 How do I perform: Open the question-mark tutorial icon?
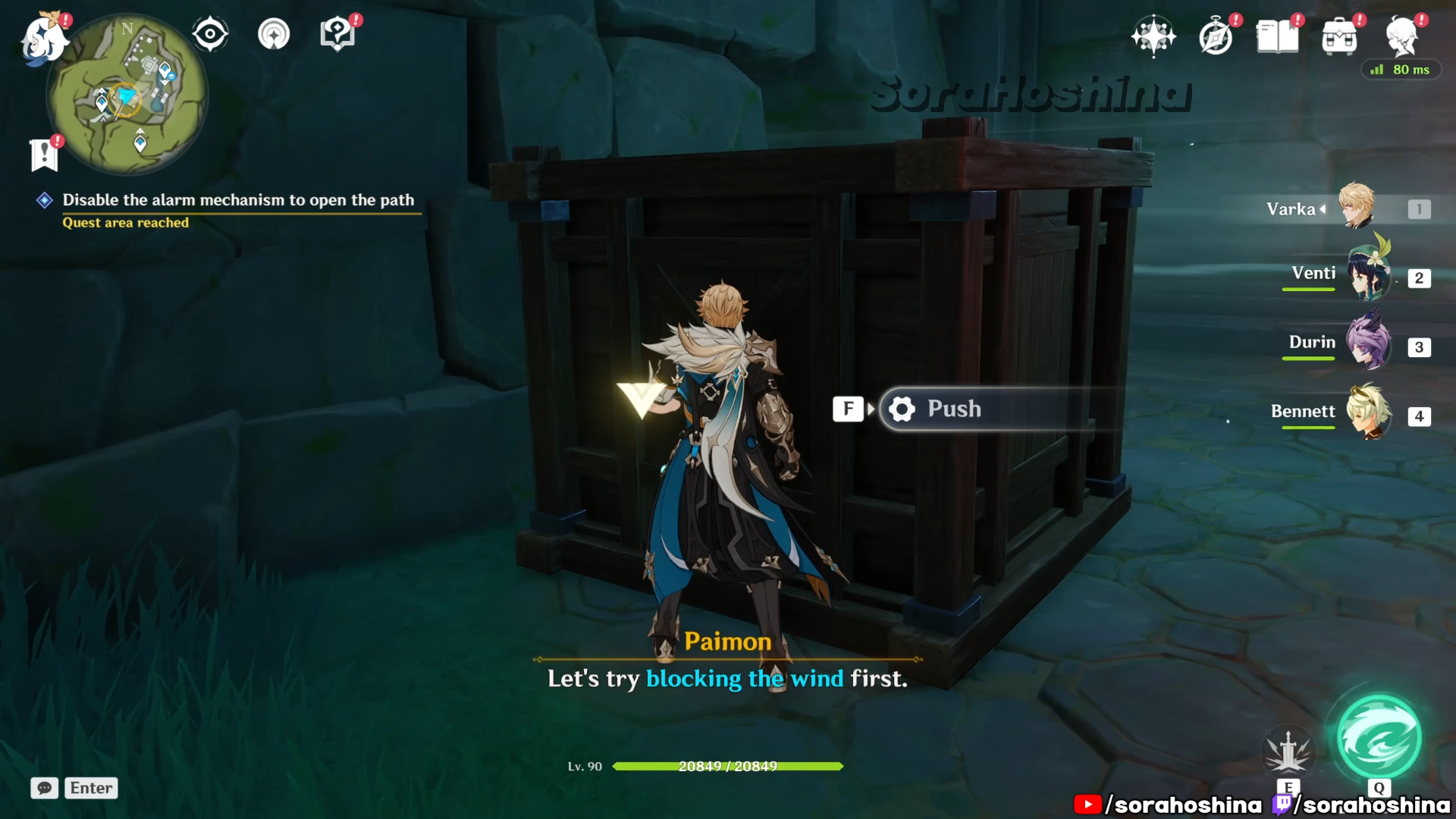[x=337, y=34]
